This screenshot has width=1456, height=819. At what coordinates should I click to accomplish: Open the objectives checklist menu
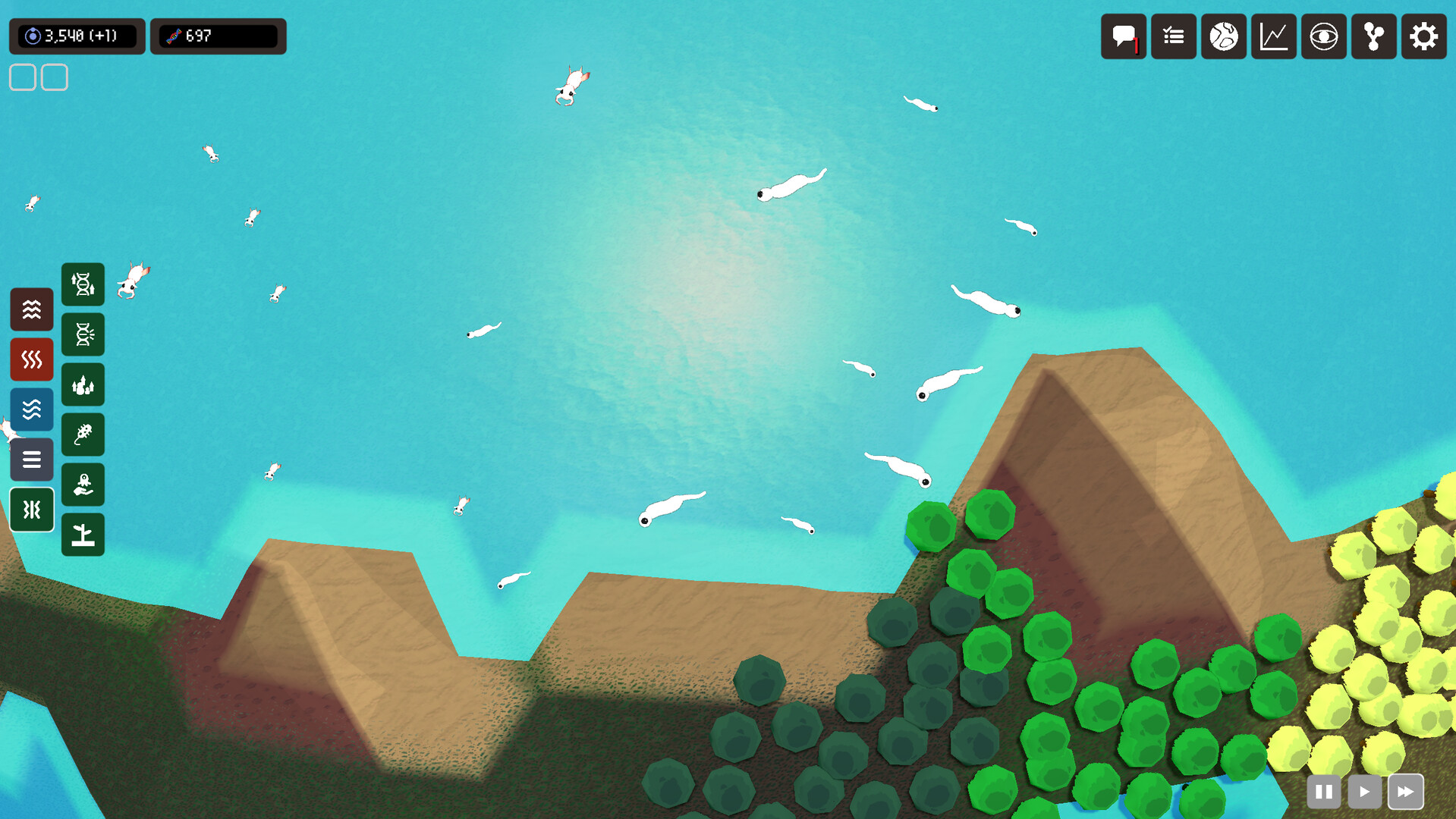point(1173,36)
